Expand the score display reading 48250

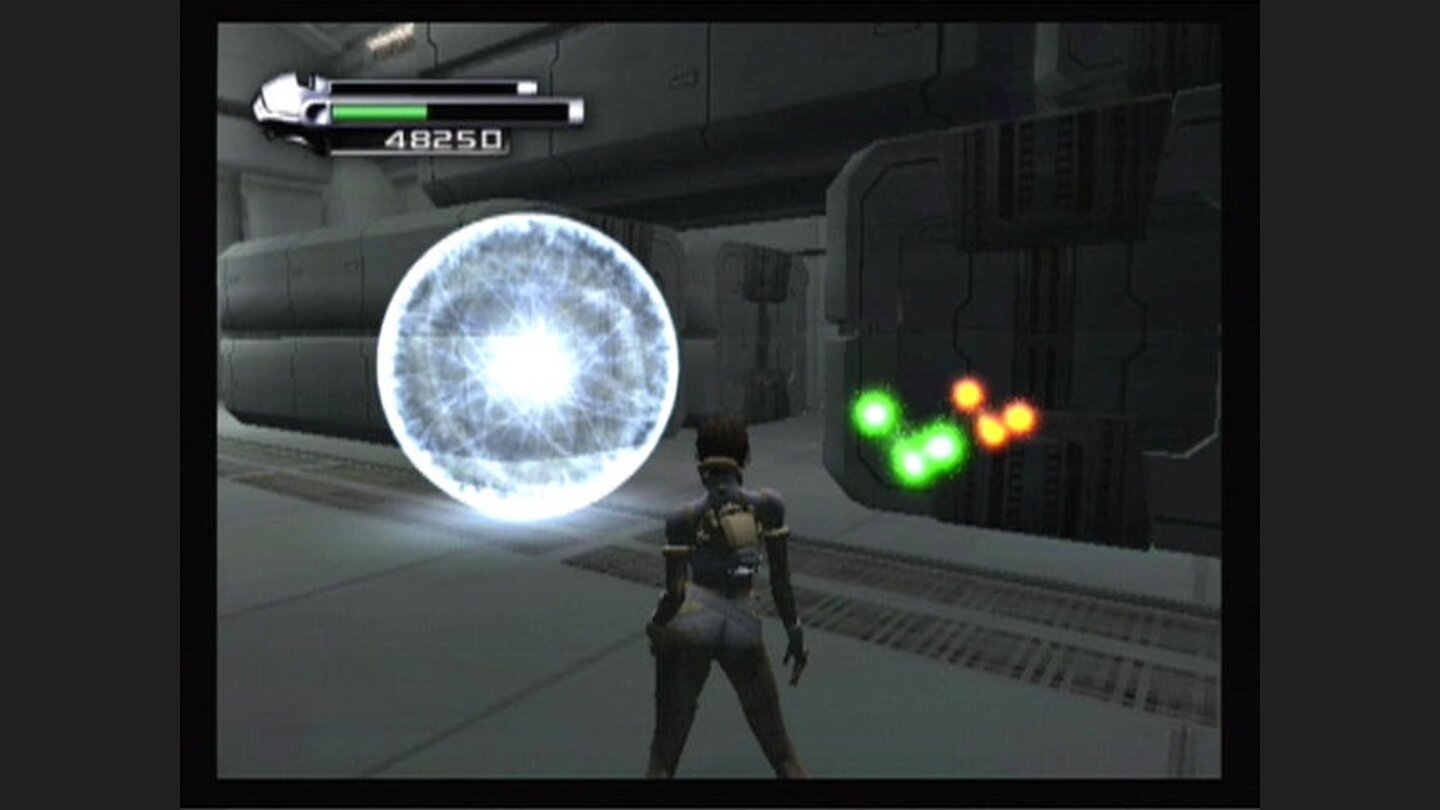[x=442, y=140]
